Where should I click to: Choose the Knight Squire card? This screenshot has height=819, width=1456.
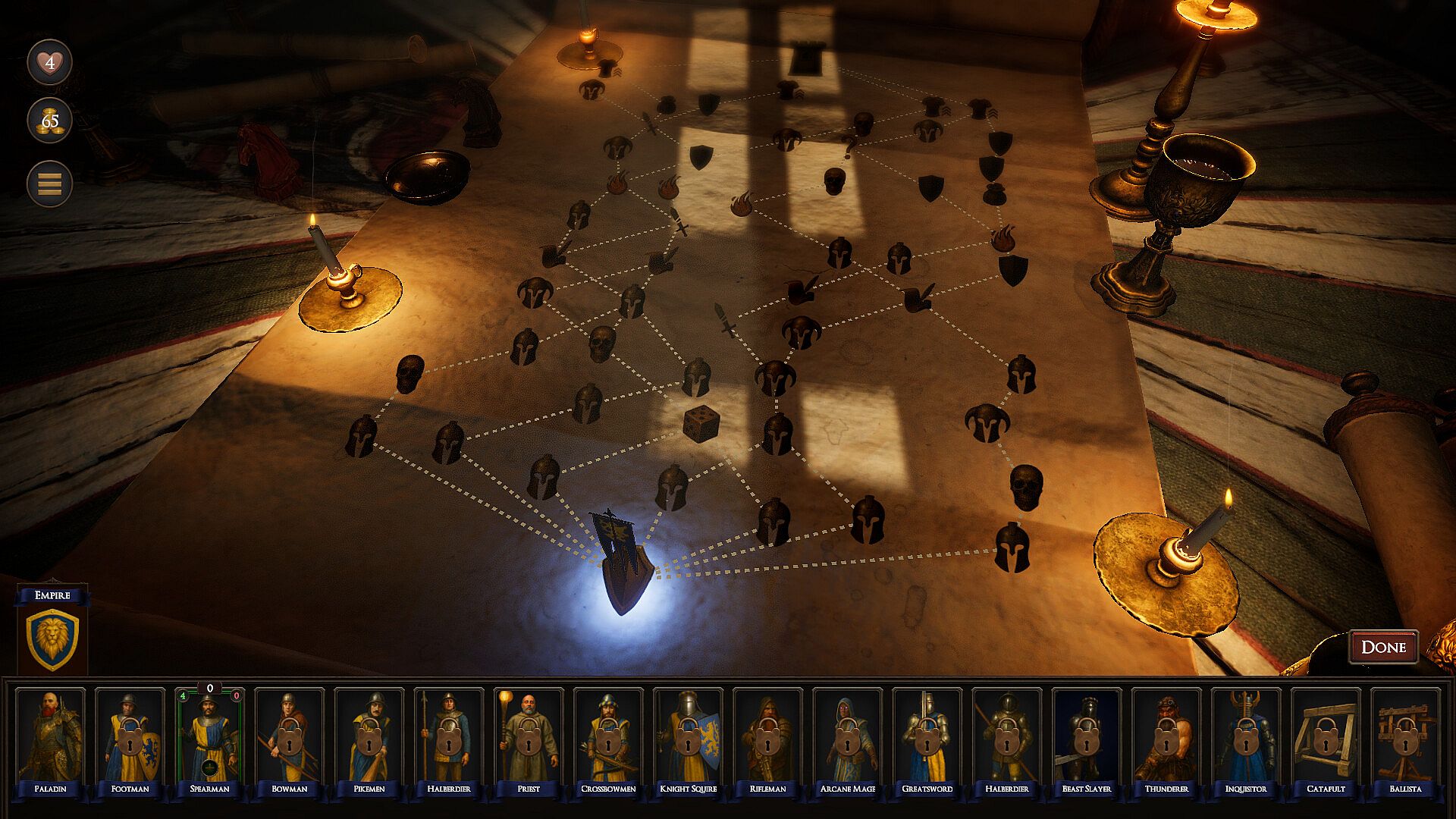[688, 739]
